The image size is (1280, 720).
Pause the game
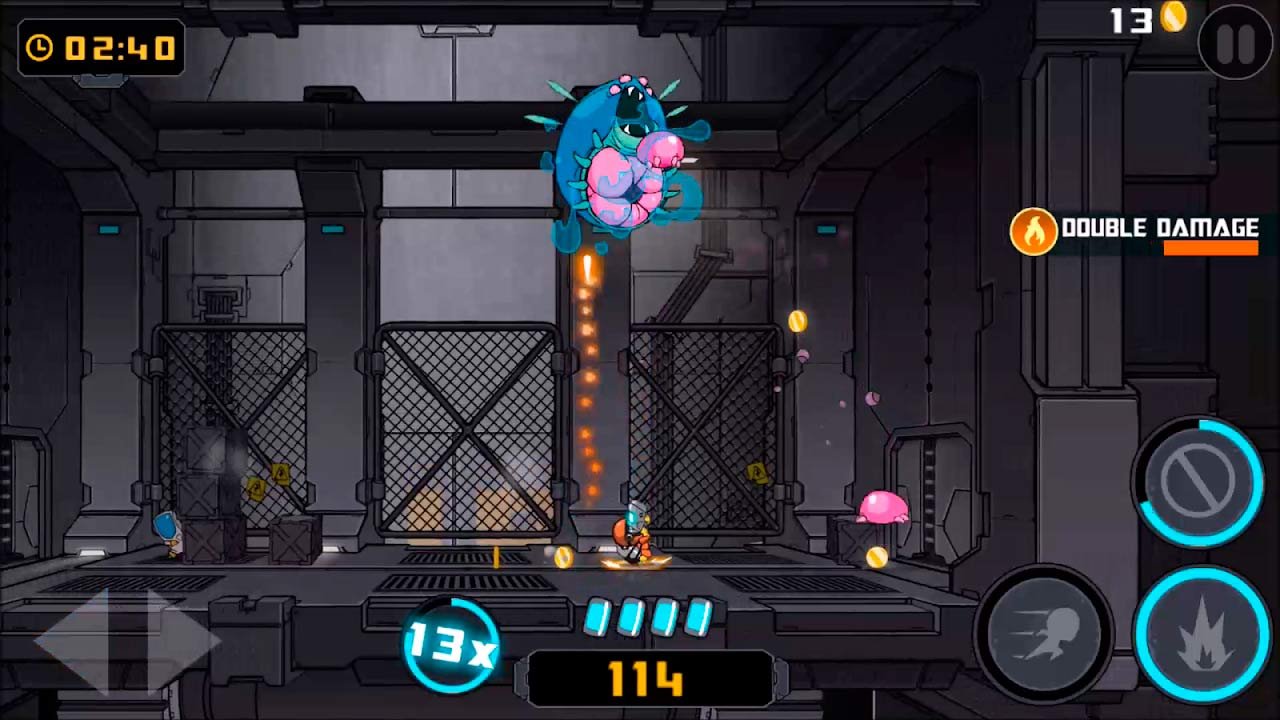1235,43
